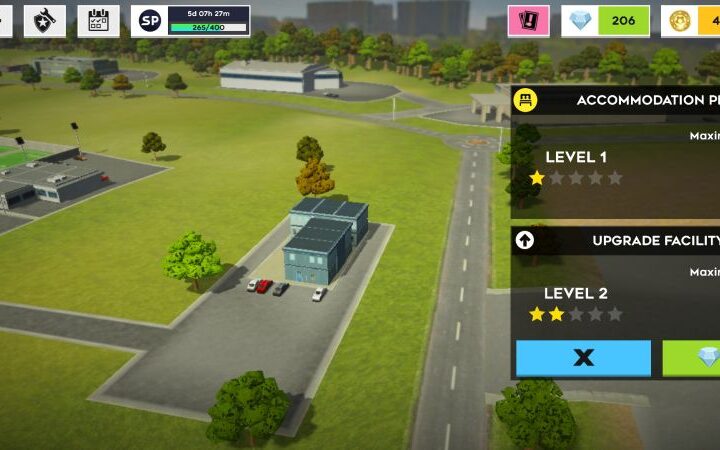Open the diamond currency counter showing 206
Viewport: 720px width, 450px height.
pos(605,20)
